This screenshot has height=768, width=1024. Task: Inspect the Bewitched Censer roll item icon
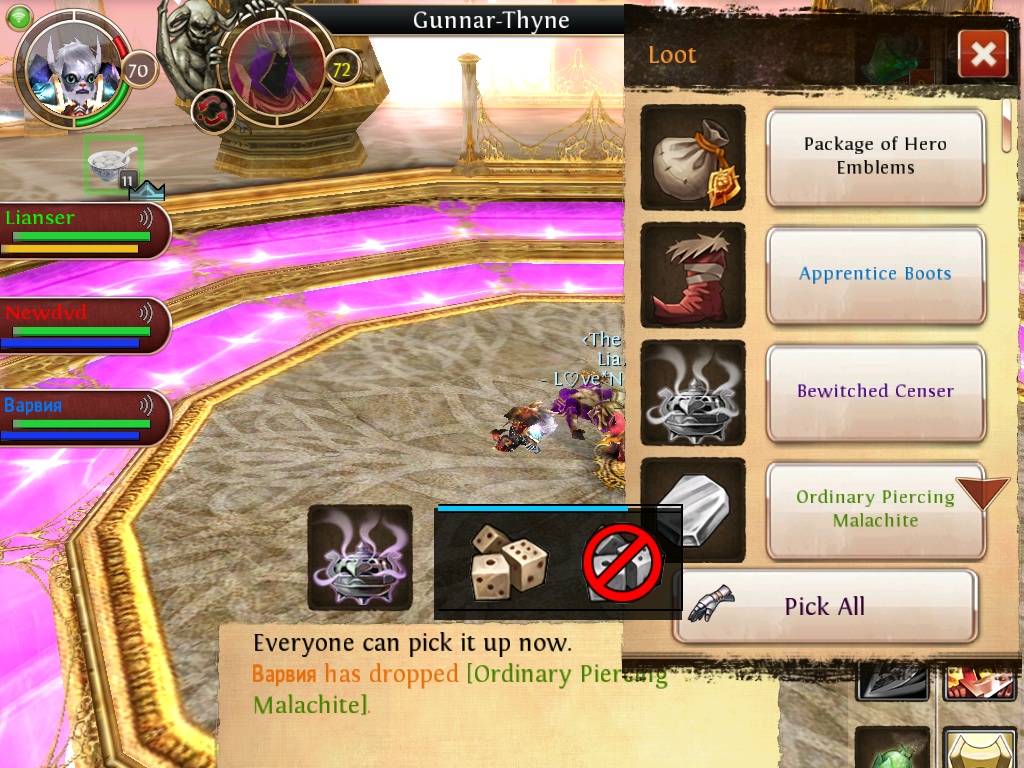(x=359, y=558)
